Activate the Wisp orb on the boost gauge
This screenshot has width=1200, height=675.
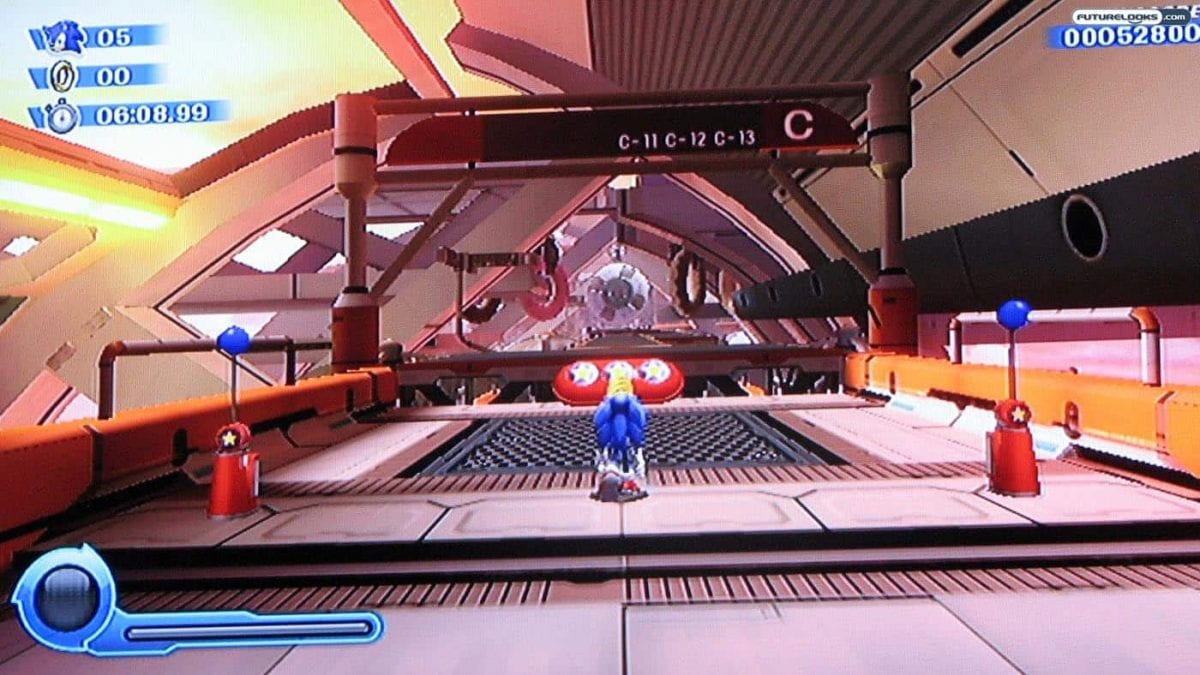pyautogui.click(x=62, y=596)
